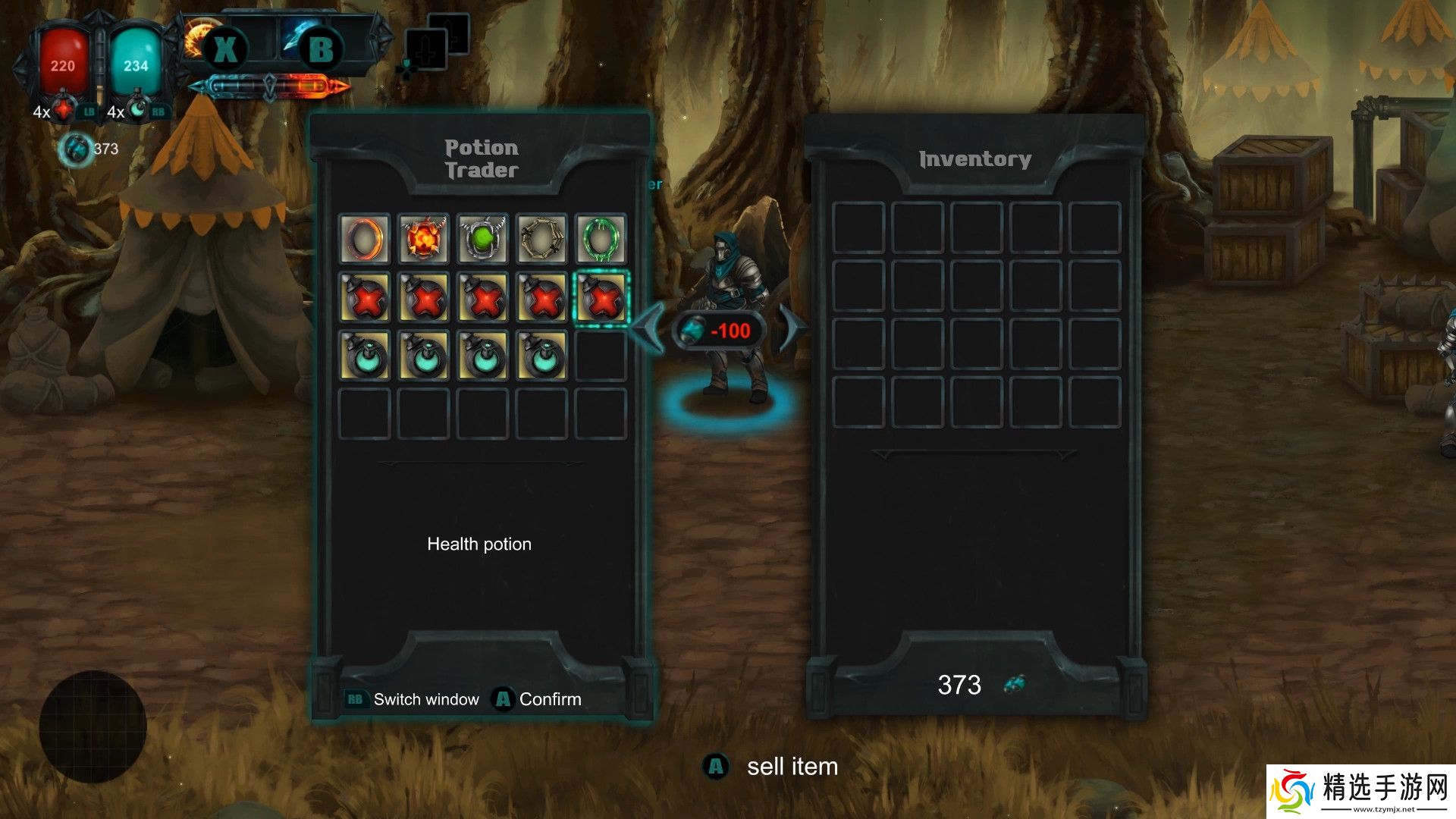The height and width of the screenshot is (819, 1456).
Task: Select the teal mana potion quick-slot icon
Action: [x=138, y=111]
